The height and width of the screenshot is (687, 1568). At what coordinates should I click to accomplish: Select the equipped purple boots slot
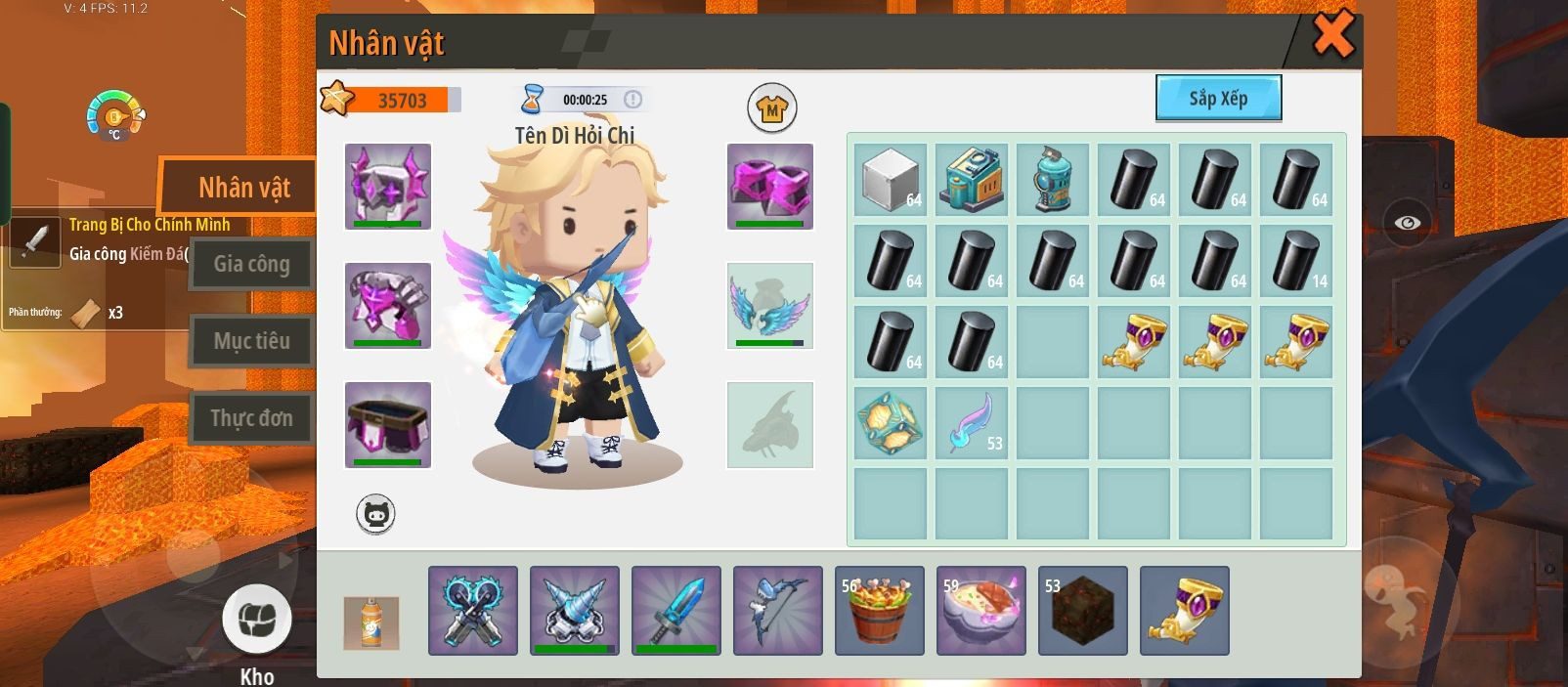pyautogui.click(x=770, y=186)
